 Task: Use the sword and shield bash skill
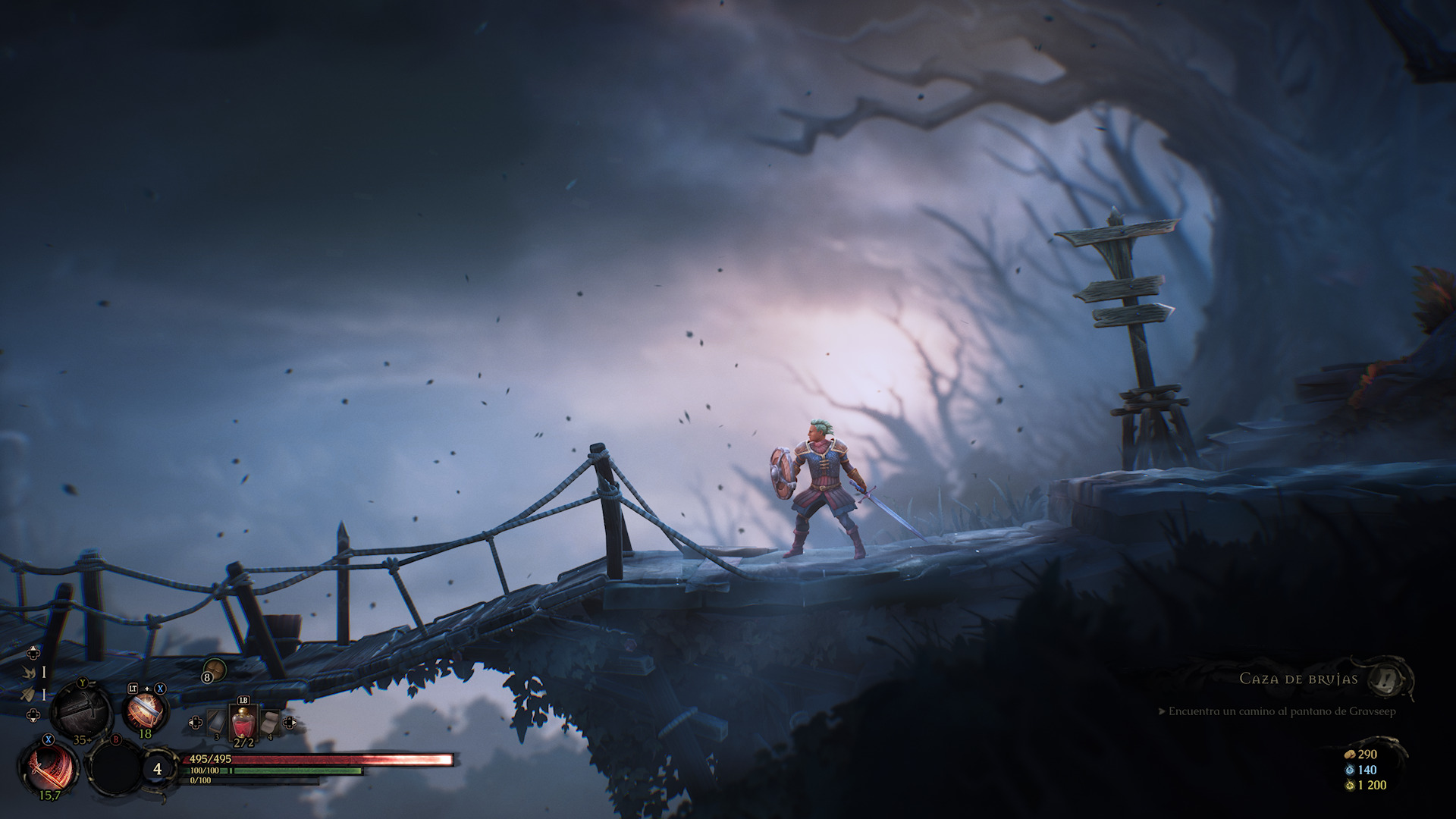(x=144, y=712)
